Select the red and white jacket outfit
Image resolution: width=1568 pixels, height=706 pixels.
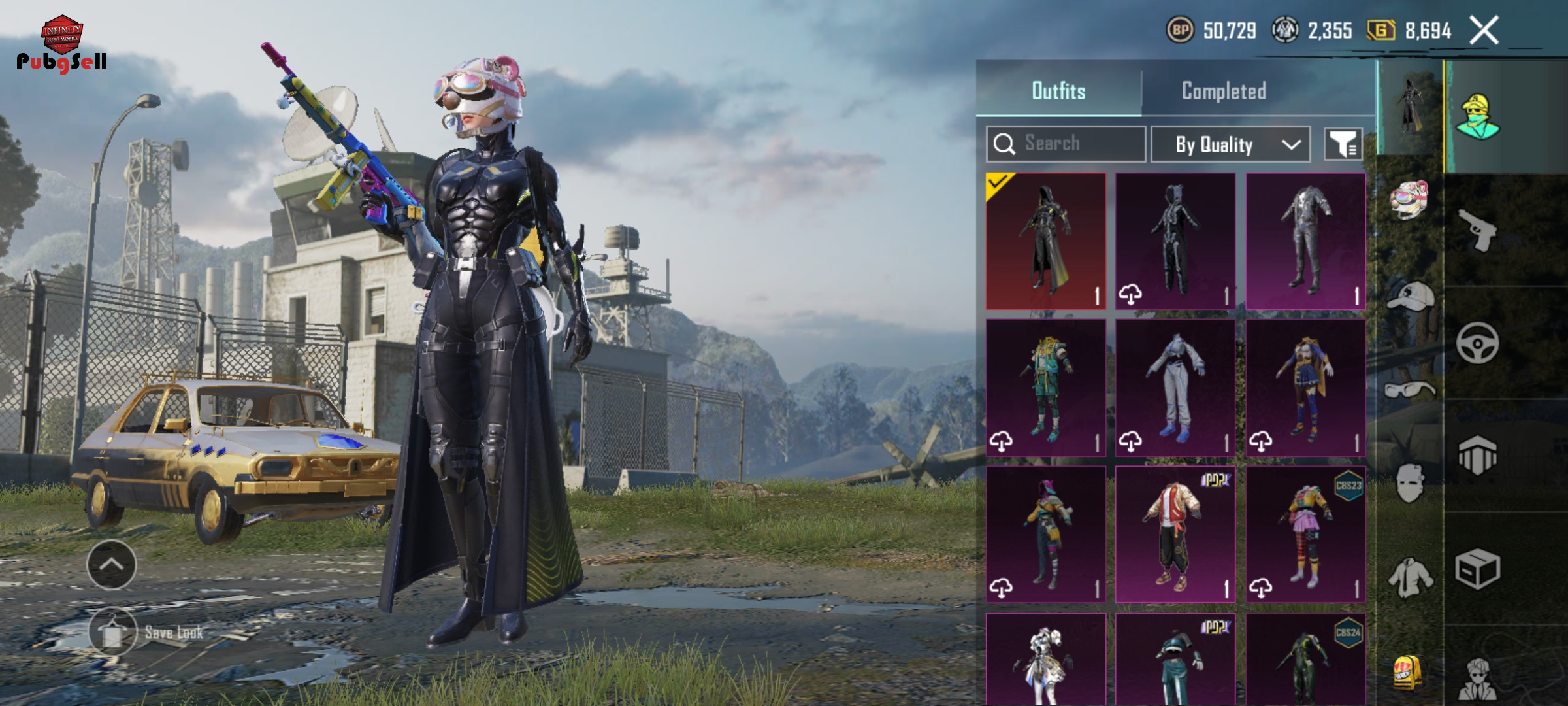pyautogui.click(x=1175, y=533)
